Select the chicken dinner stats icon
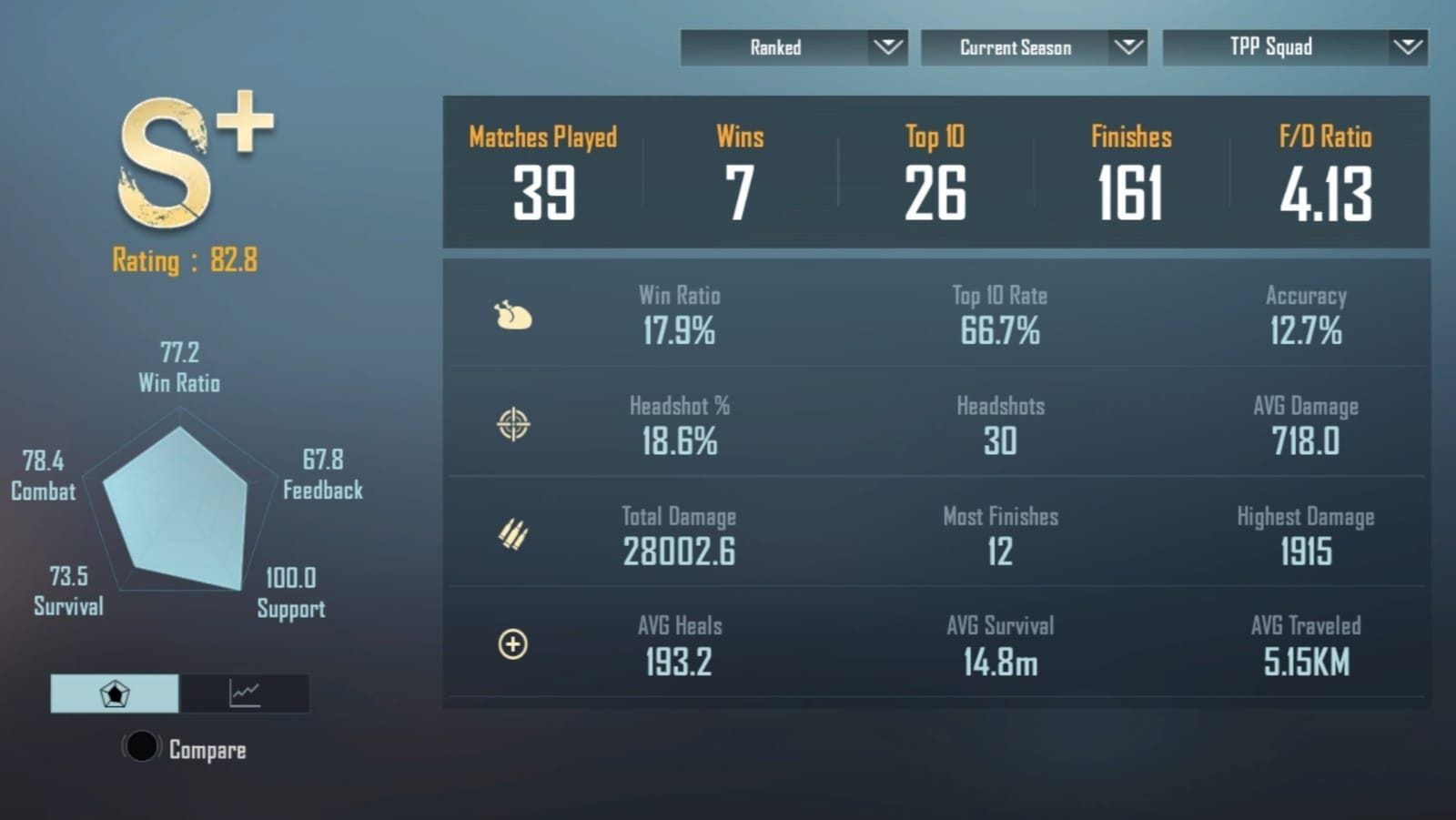This screenshot has height=820, width=1456. click(x=512, y=315)
